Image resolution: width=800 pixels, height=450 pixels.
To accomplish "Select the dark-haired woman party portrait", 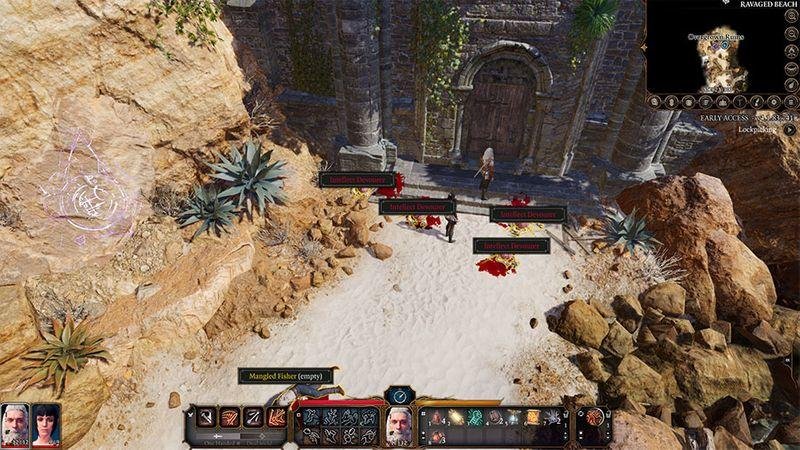I will (x=47, y=420).
